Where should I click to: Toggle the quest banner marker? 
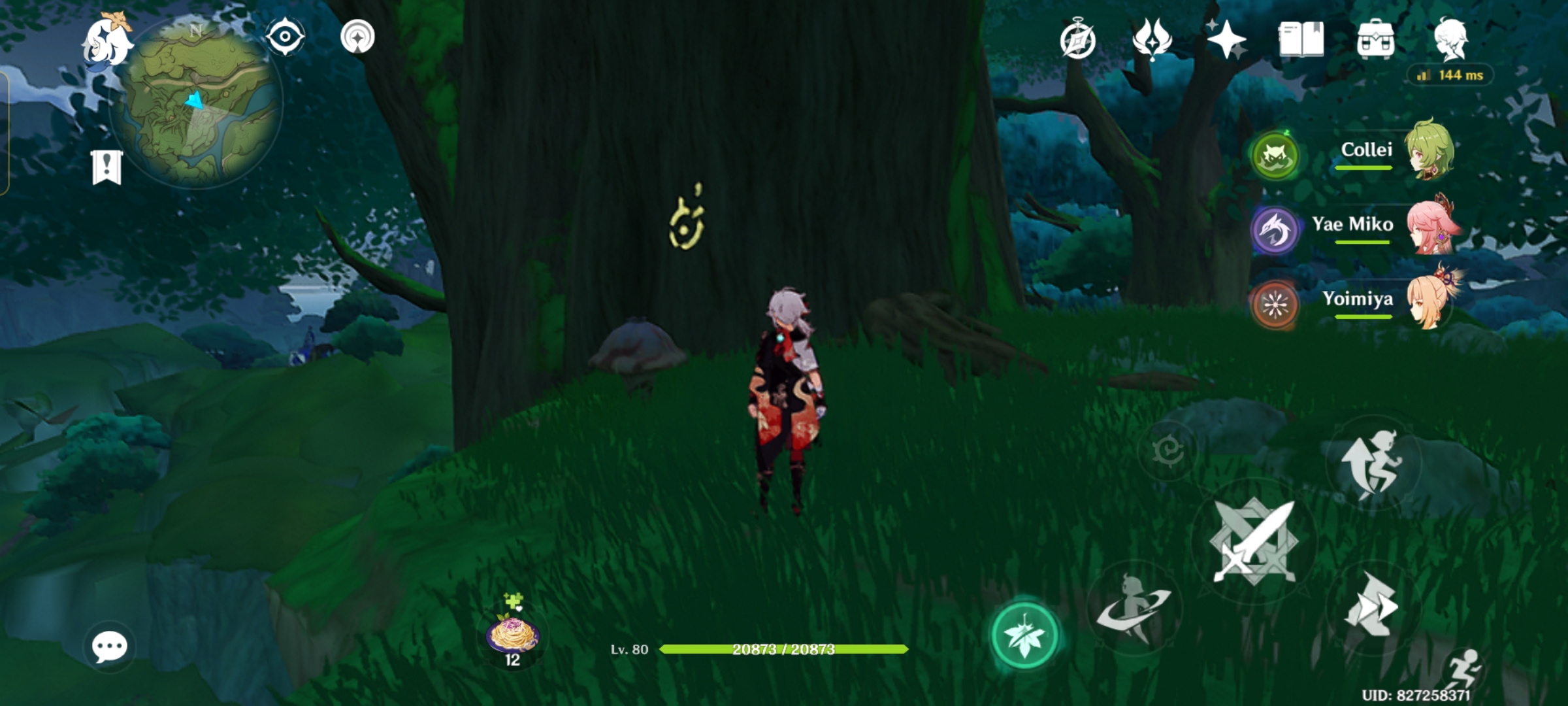click(106, 166)
